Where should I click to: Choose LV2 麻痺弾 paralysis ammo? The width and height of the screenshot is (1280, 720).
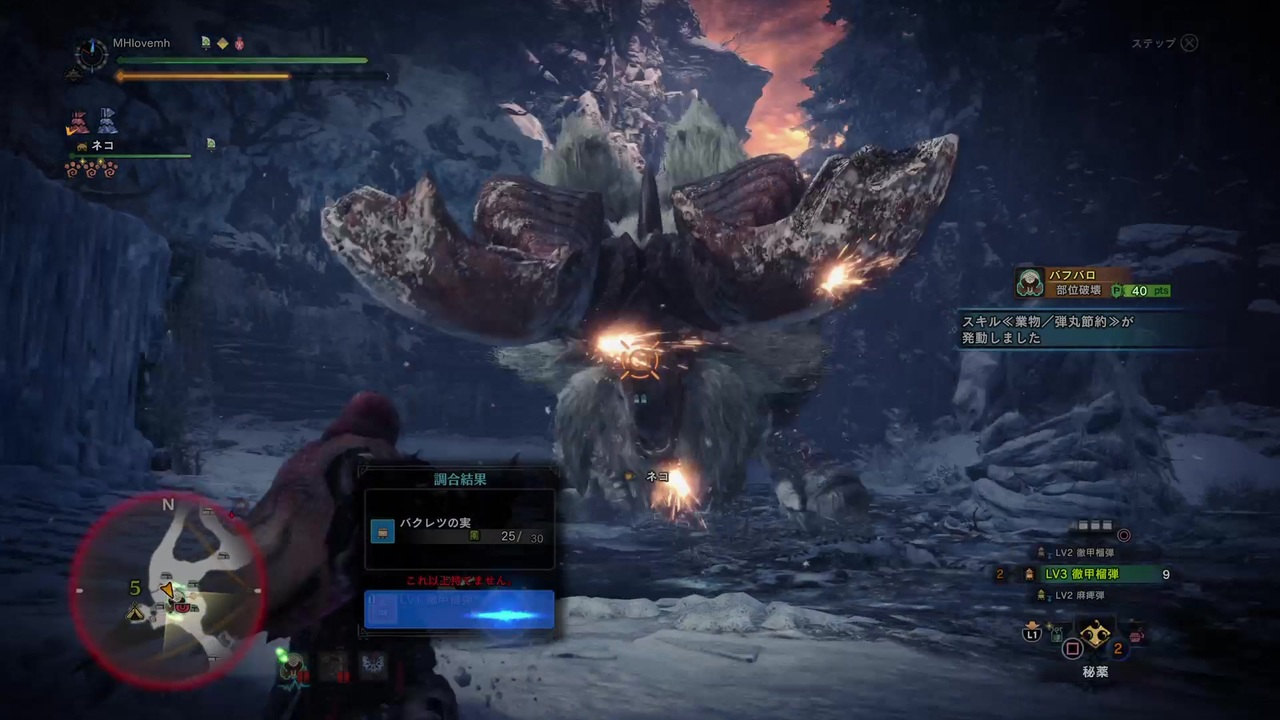(x=1079, y=596)
